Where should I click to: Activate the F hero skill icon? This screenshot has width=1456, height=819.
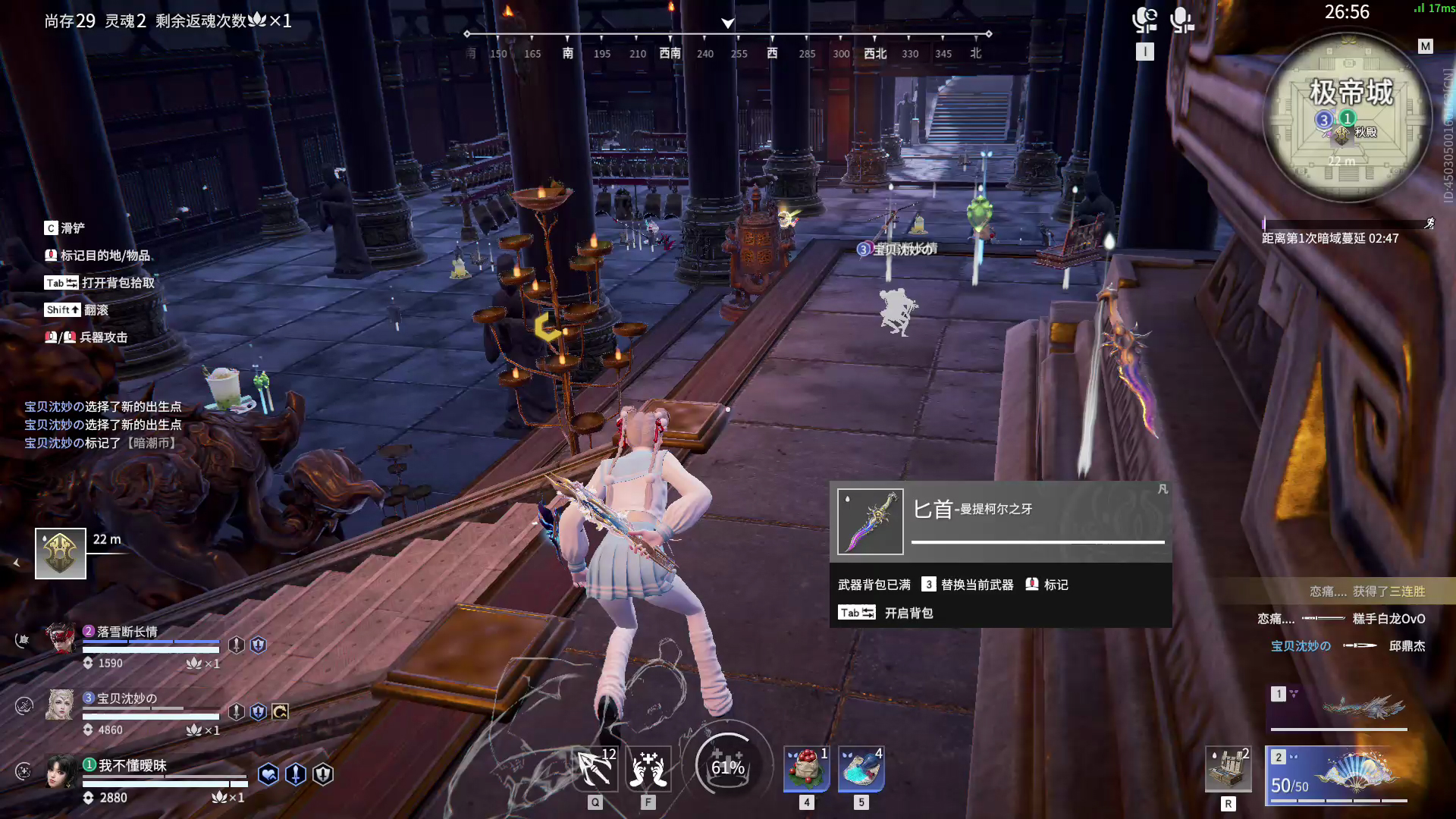click(x=648, y=769)
